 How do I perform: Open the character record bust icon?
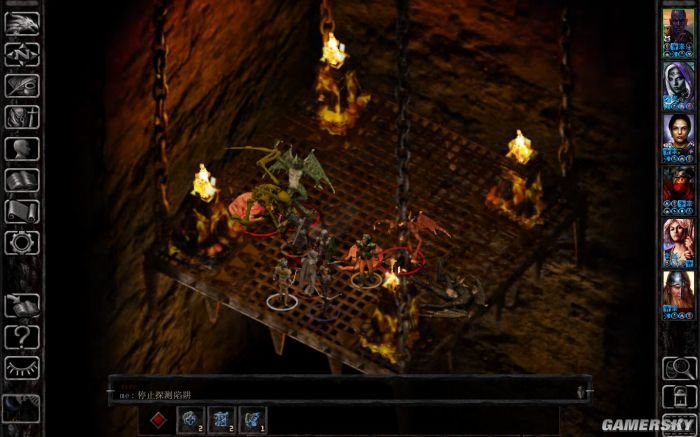20,149
